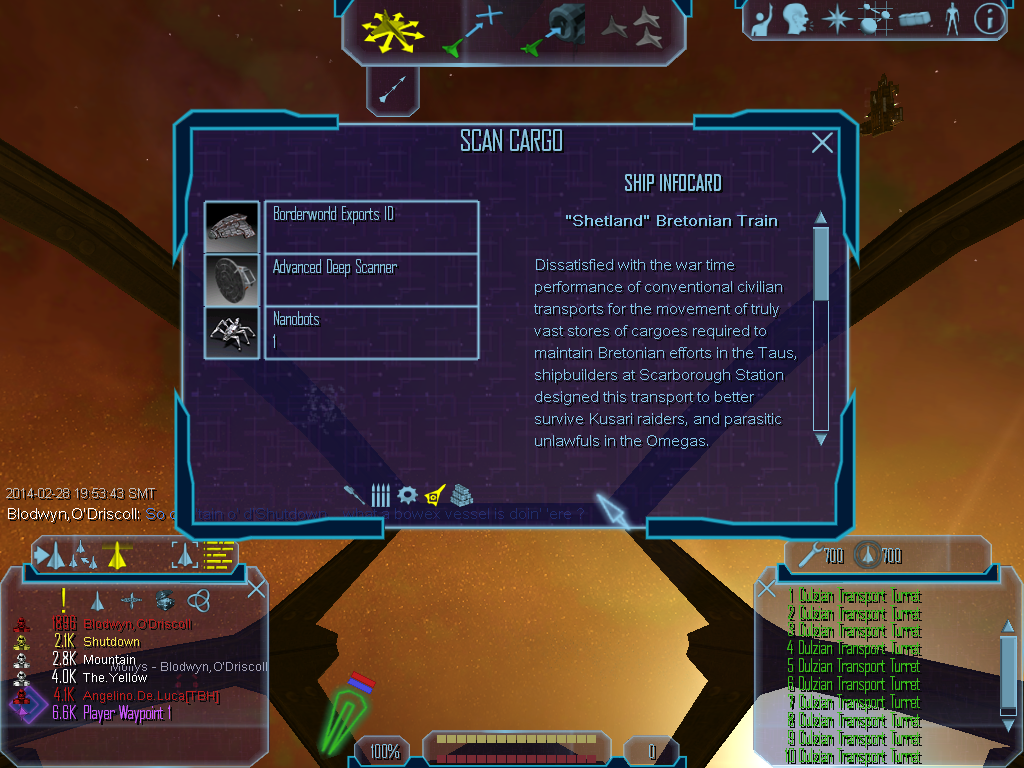This screenshot has width=1024, height=768.
Task: Close the Scan Cargo window
Action: (x=822, y=143)
